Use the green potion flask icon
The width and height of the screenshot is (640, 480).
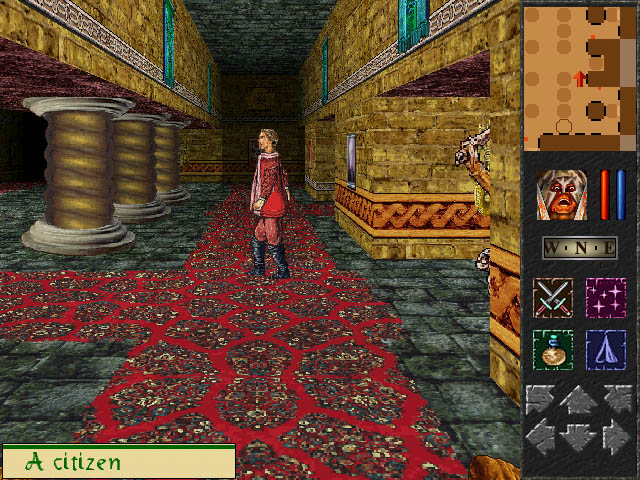[552, 350]
